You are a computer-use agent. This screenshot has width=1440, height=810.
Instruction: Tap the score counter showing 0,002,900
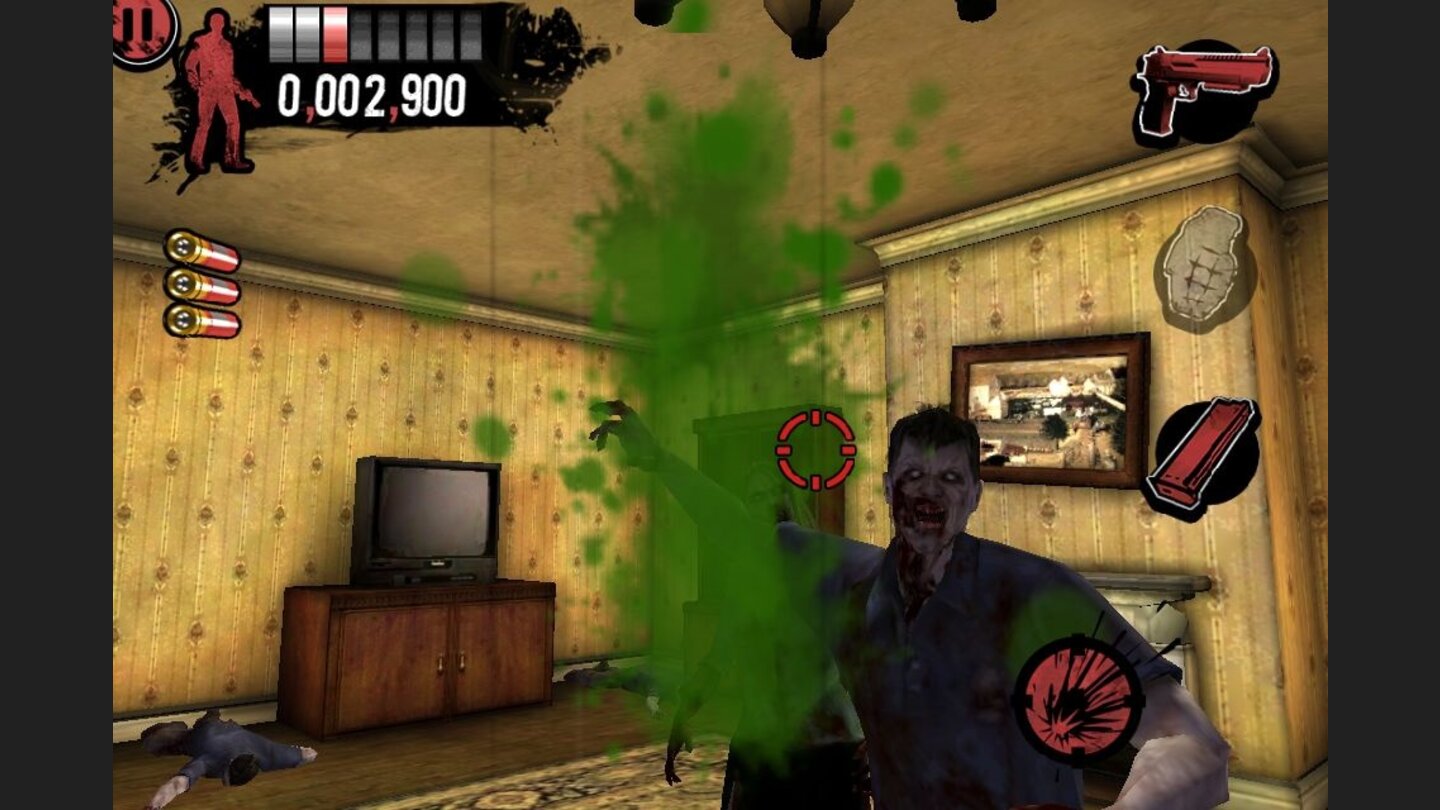click(370, 95)
